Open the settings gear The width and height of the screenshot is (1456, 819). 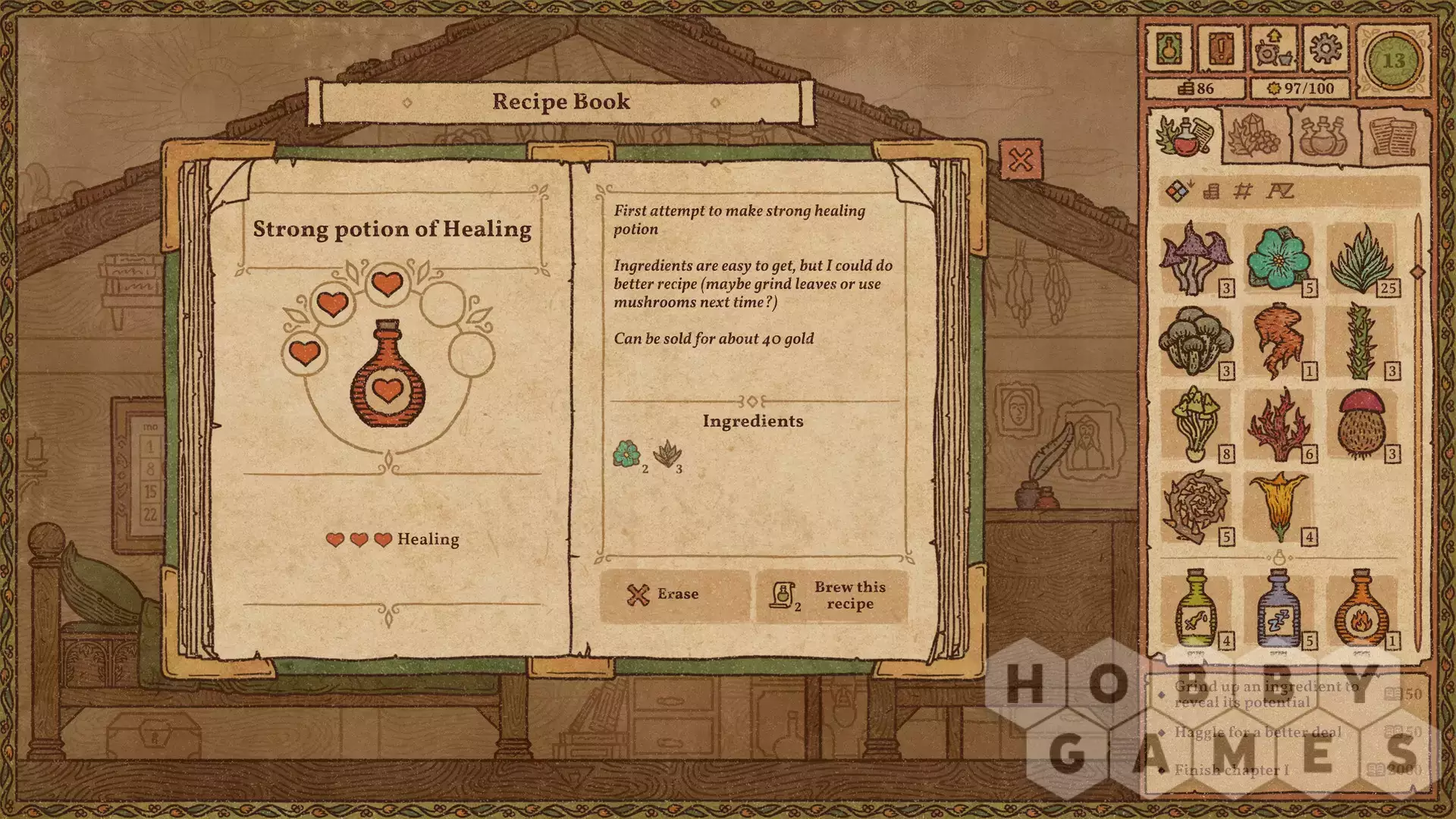click(1325, 49)
